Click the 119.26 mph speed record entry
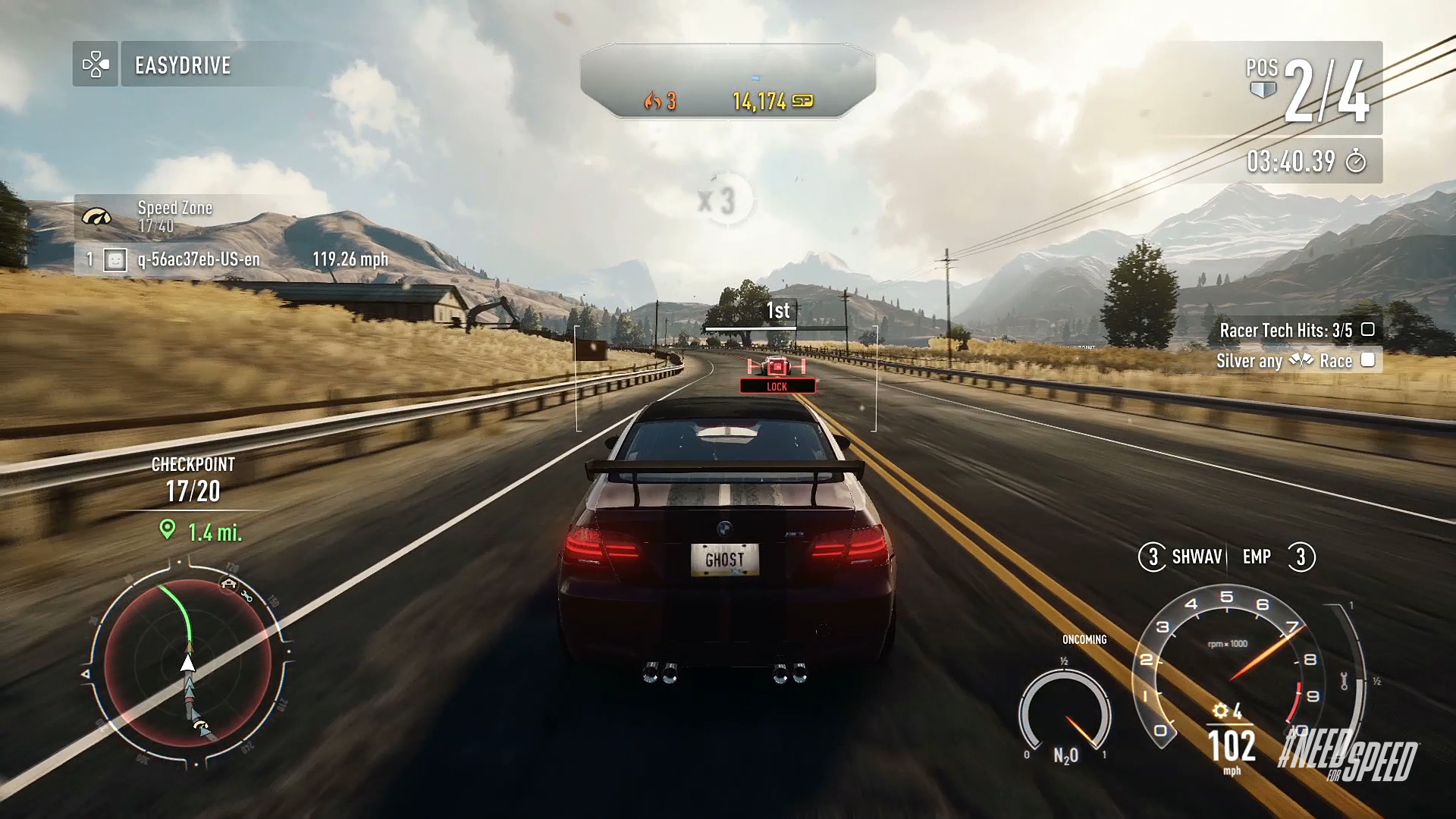Screen dimensions: 1456x819 click(x=350, y=259)
